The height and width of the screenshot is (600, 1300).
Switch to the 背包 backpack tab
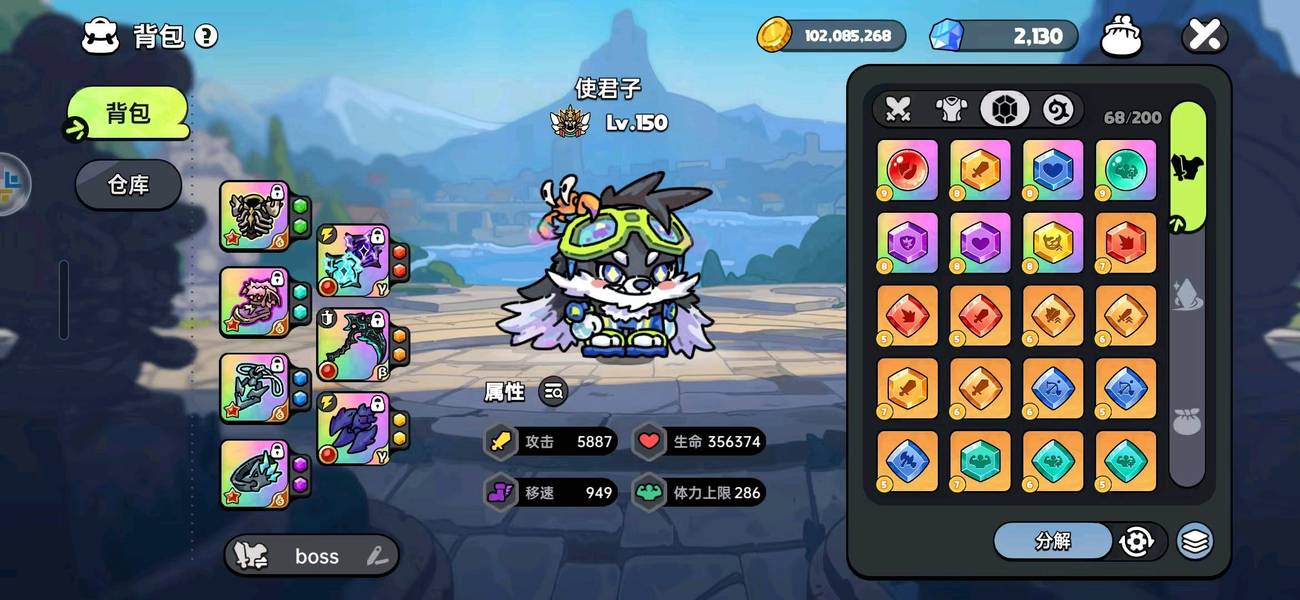click(x=128, y=112)
